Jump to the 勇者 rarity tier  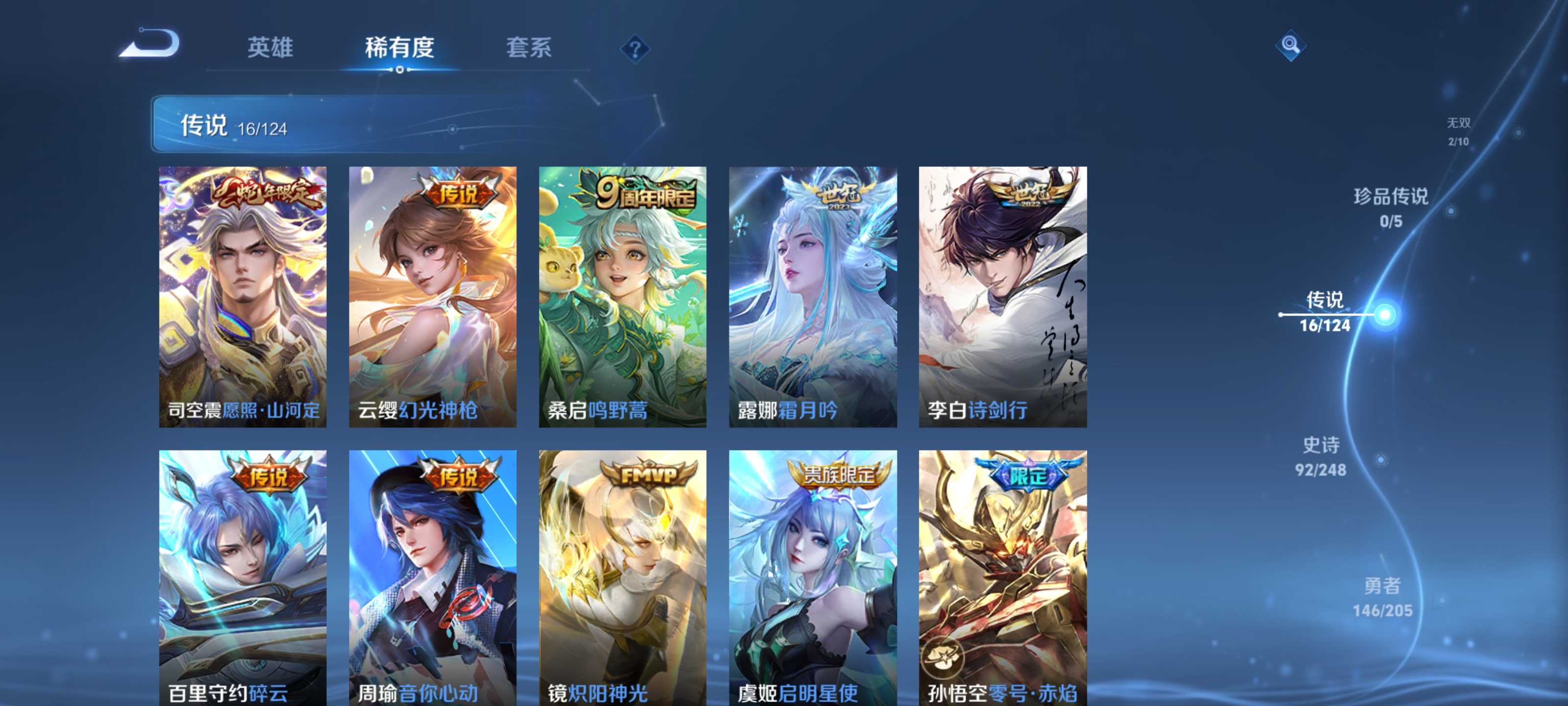pyautogui.click(x=1382, y=597)
